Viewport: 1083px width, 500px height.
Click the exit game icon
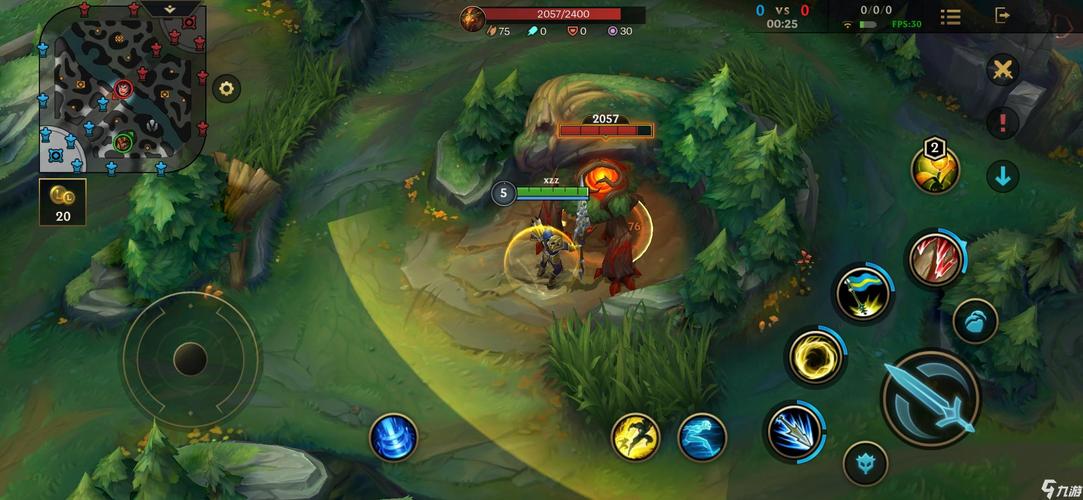(x=1002, y=15)
